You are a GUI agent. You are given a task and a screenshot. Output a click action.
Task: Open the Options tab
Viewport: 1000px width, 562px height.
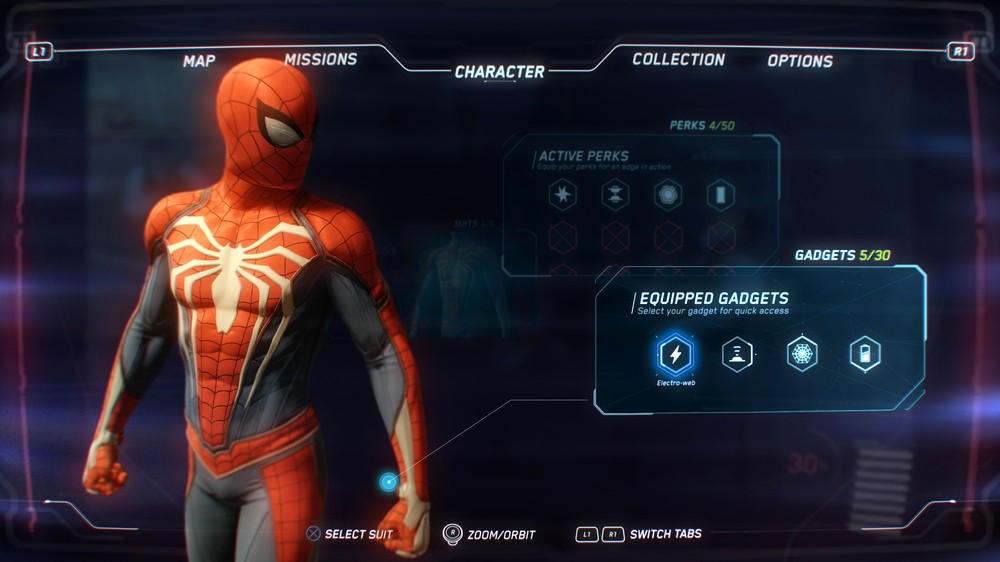(x=800, y=61)
